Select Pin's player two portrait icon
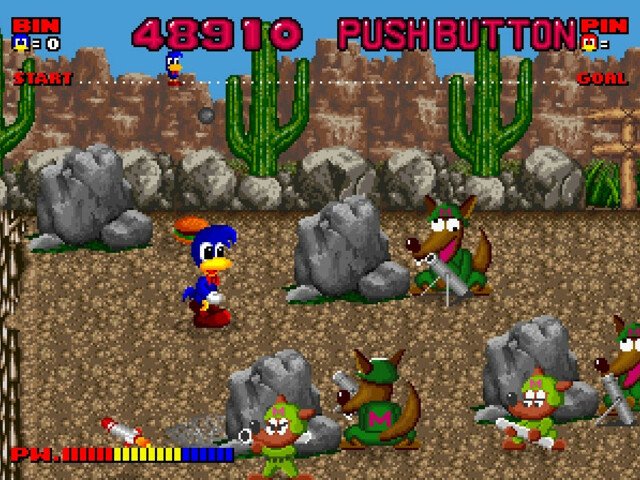 coord(589,43)
